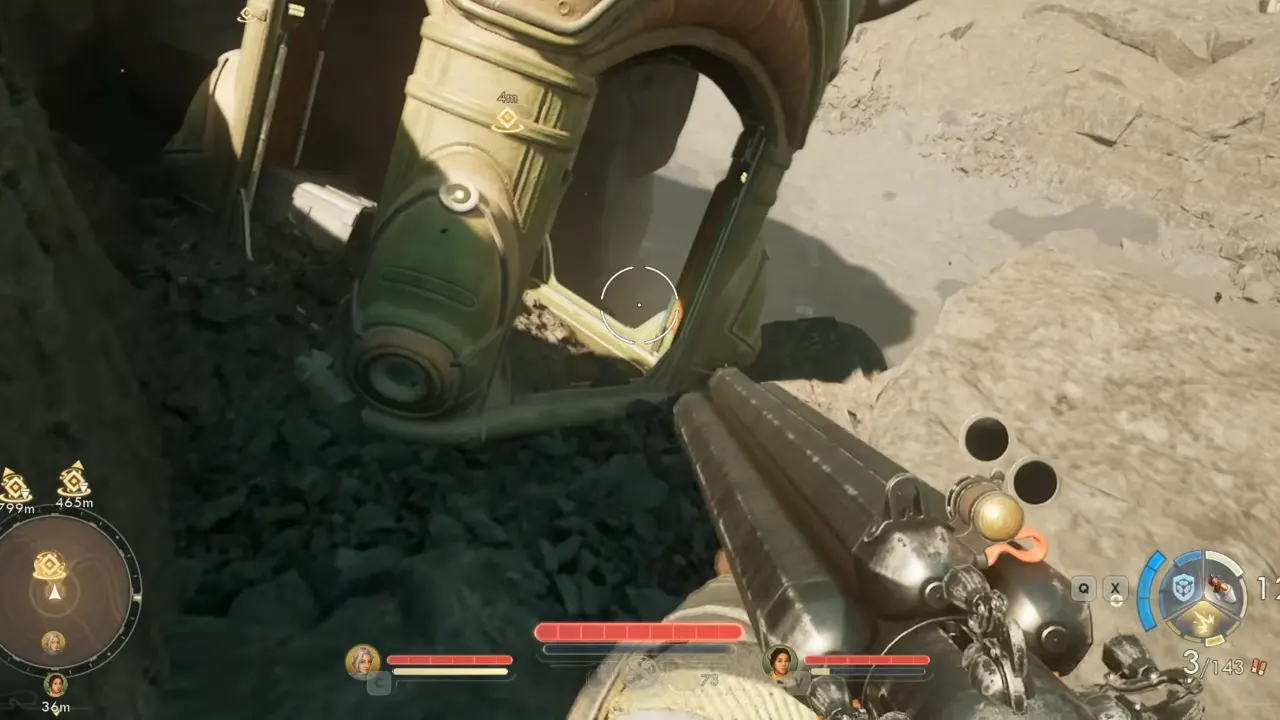Use the potion item in ability wheel
The height and width of the screenshot is (720, 1280).
coord(1221,590)
